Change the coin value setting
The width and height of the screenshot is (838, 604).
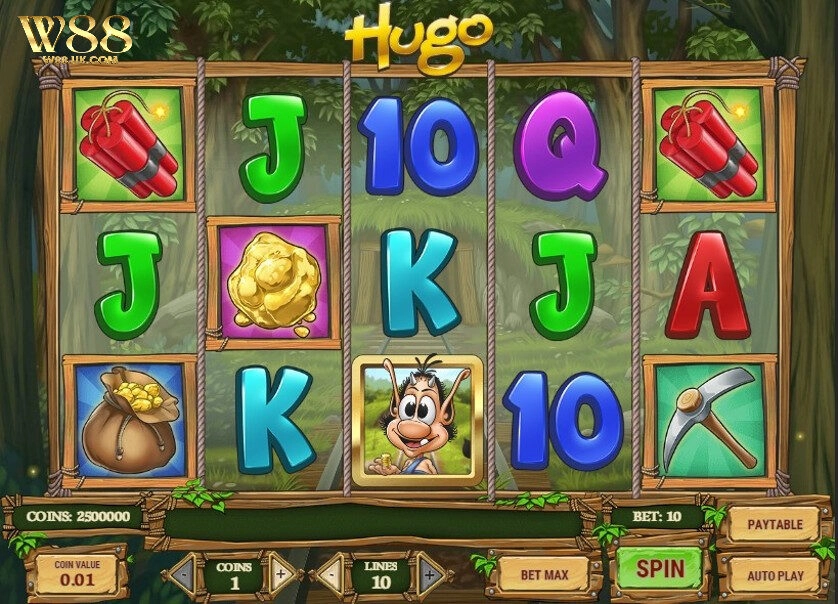(x=77, y=573)
